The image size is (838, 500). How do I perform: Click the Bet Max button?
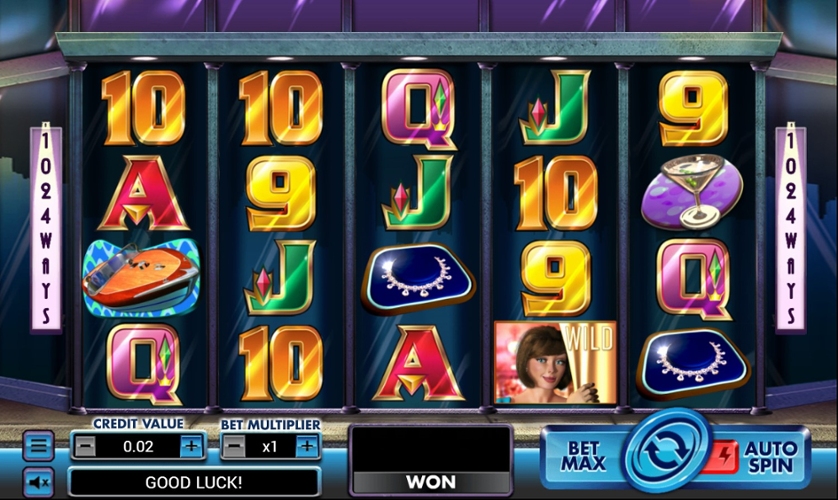[x=582, y=456]
